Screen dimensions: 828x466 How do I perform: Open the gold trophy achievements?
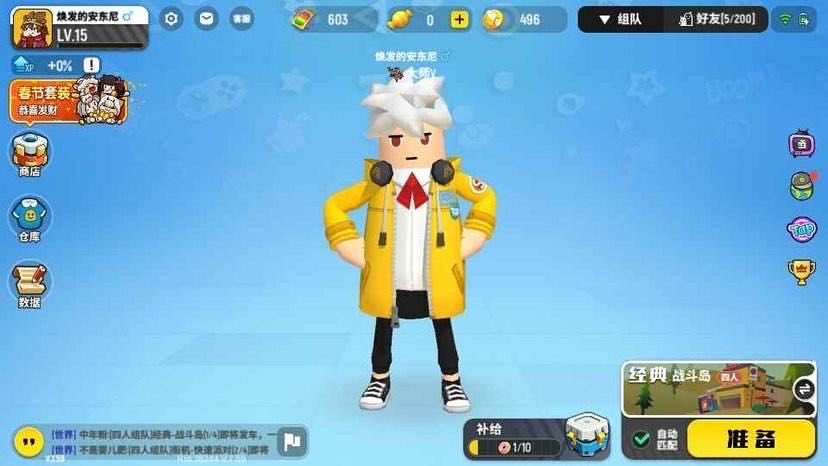click(x=802, y=271)
